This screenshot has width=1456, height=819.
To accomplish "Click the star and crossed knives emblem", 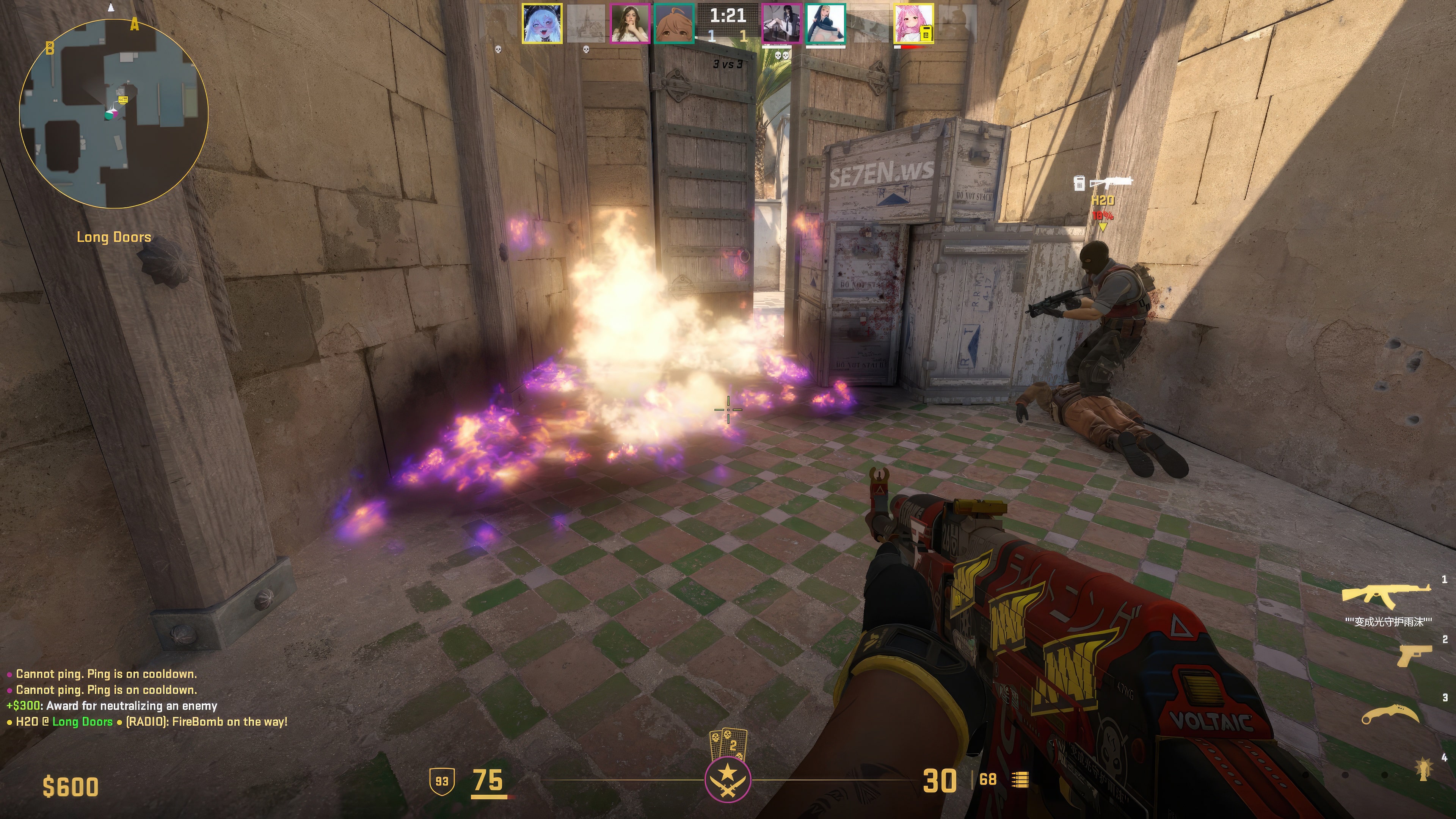I will coord(728,780).
